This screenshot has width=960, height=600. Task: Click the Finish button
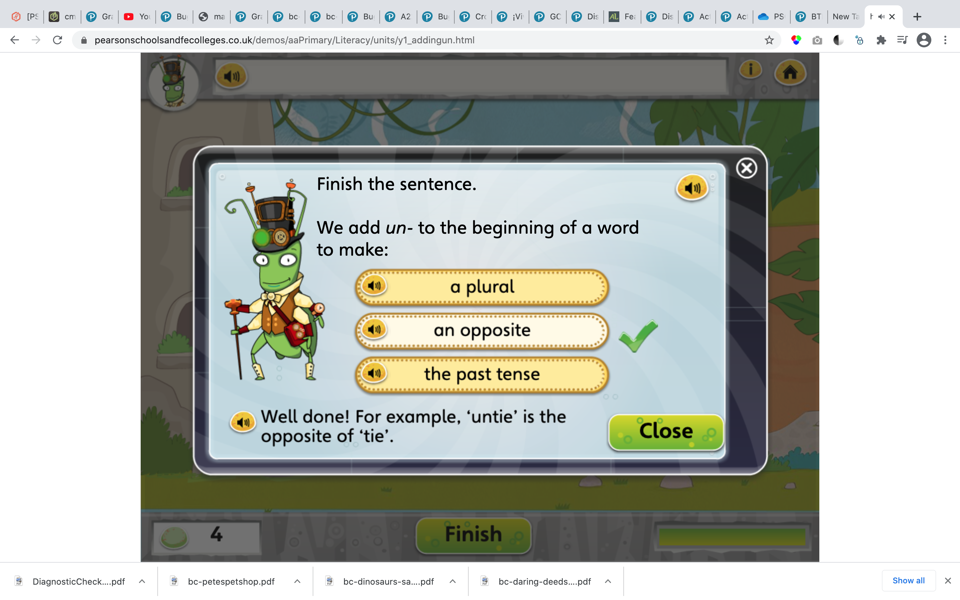coord(473,535)
